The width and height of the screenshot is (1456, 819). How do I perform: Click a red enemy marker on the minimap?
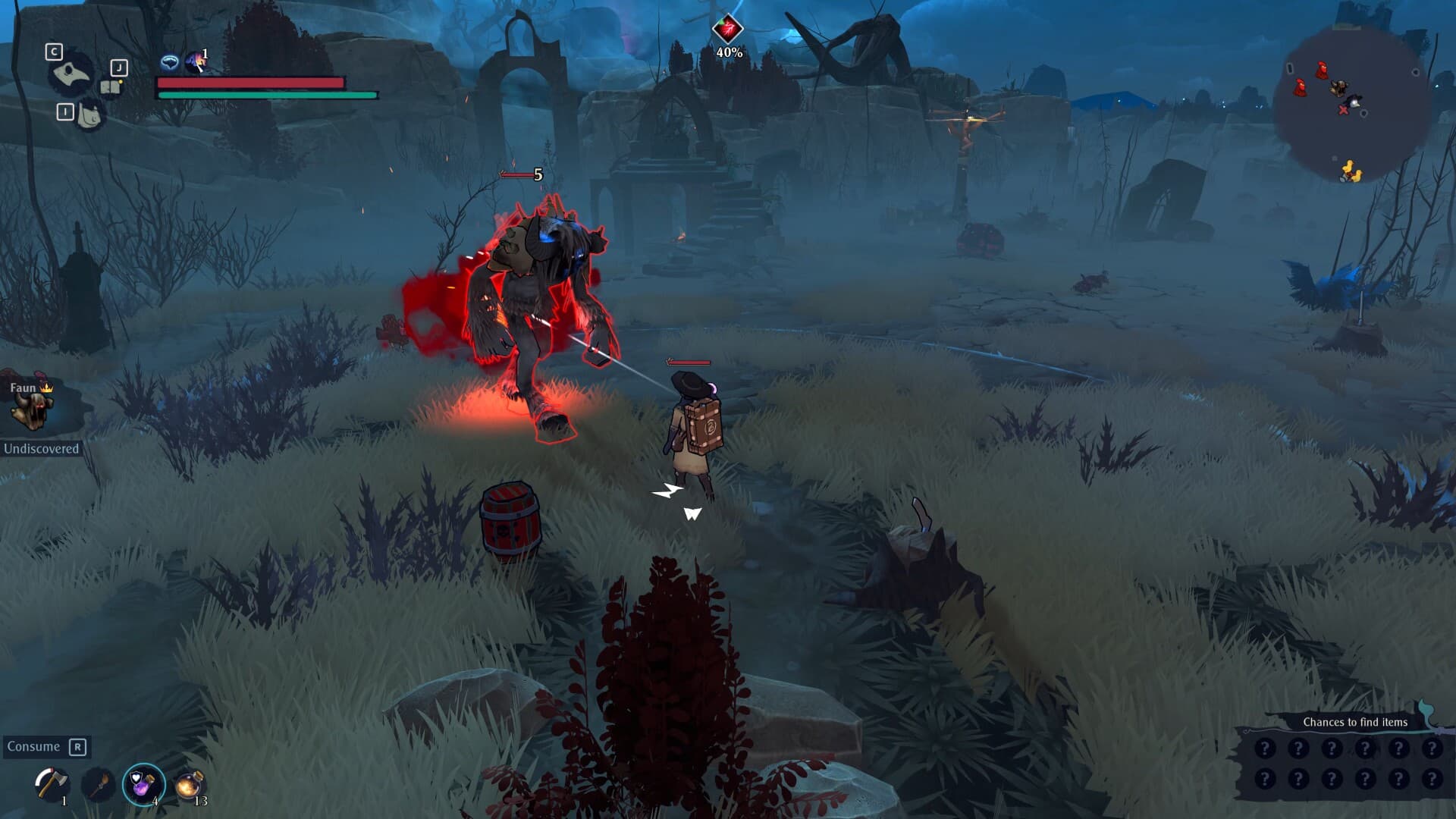pyautogui.click(x=1321, y=71)
